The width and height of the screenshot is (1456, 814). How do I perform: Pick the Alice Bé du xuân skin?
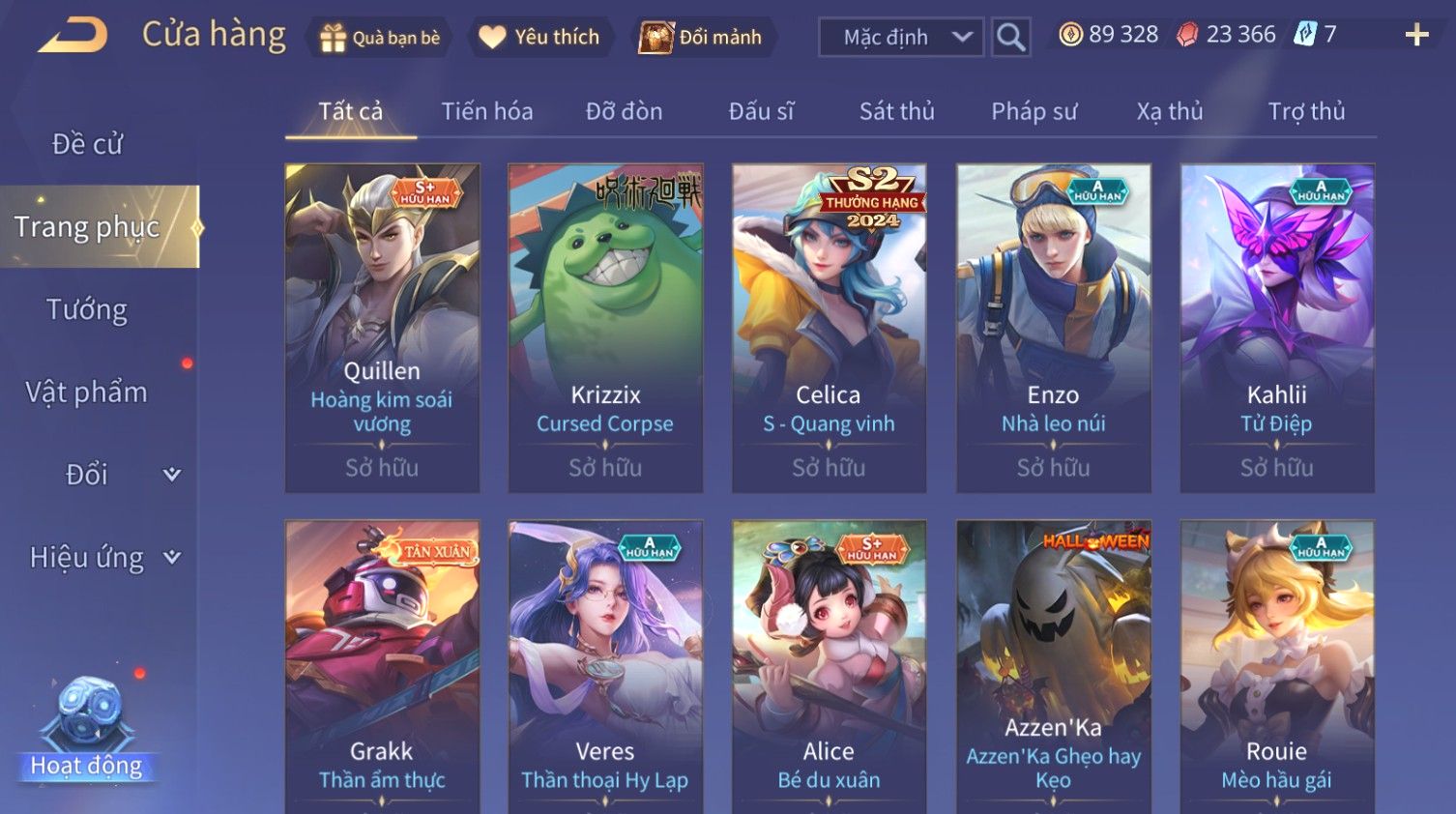click(x=829, y=667)
